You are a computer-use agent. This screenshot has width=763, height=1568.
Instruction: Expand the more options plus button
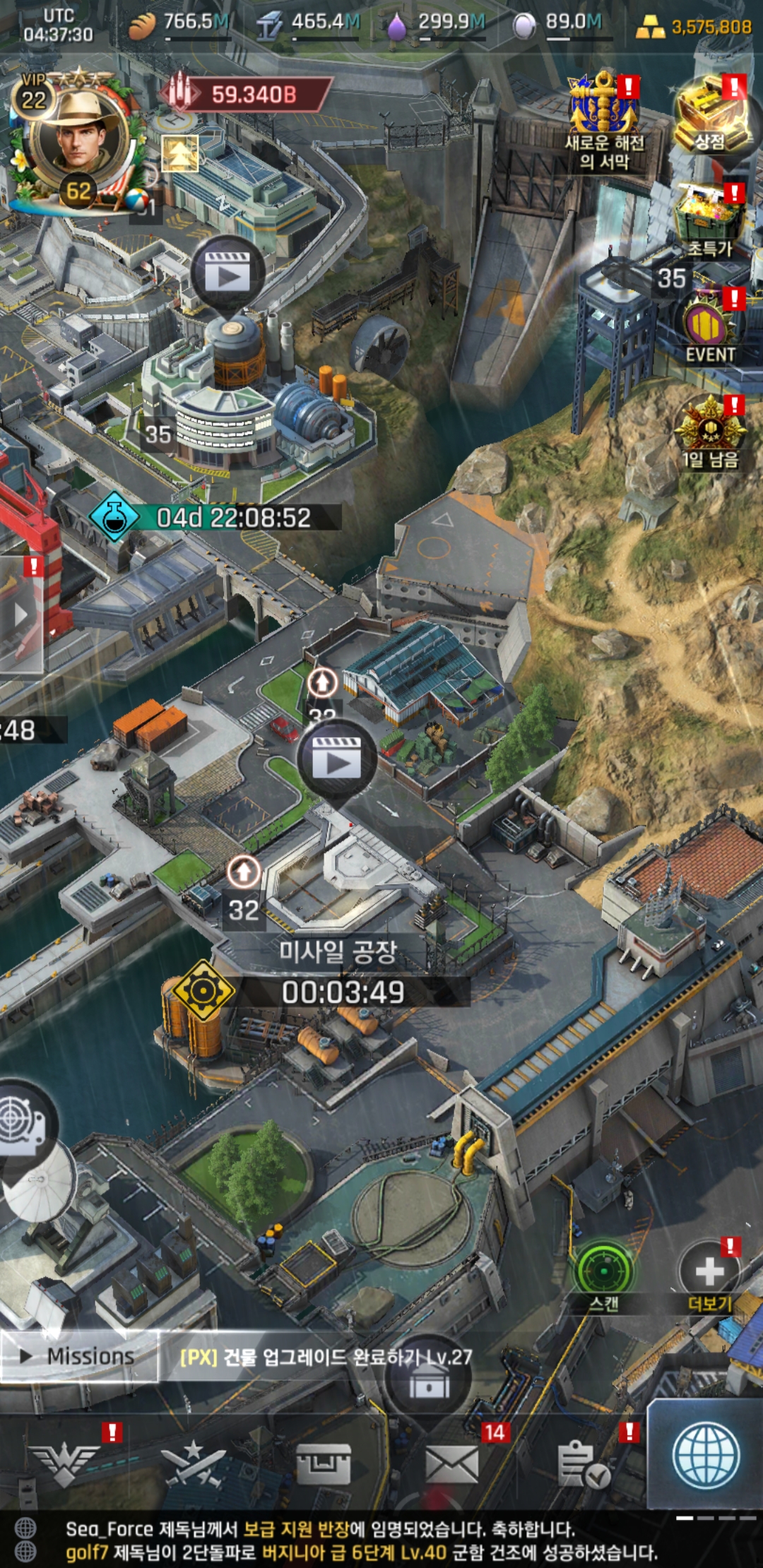(709, 1273)
